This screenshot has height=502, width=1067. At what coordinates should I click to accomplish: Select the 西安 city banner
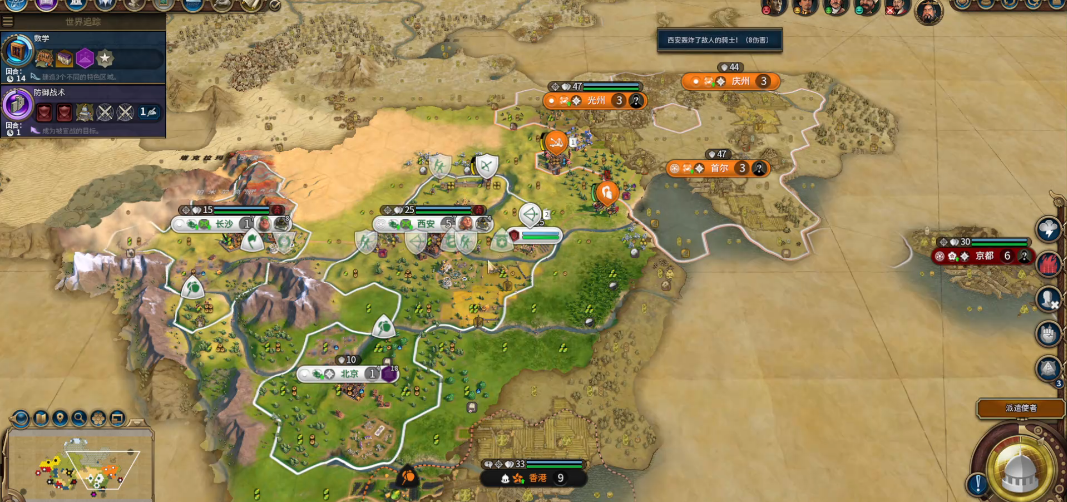426,224
